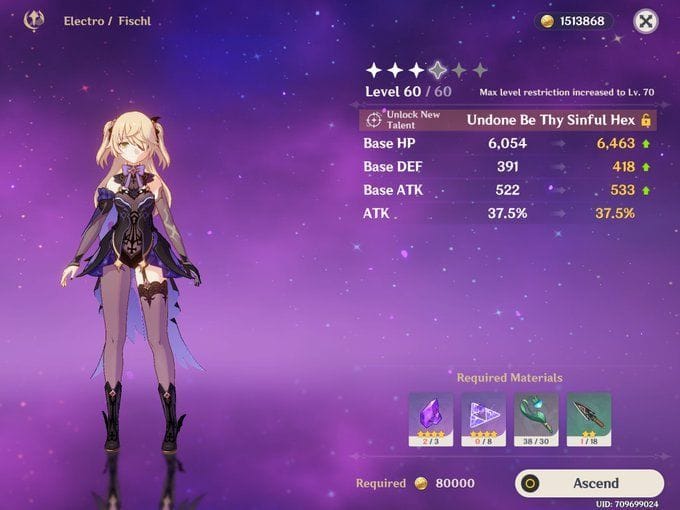The width and height of the screenshot is (680, 510).
Task: Select the Small Lamp Grass material slot
Action: pyautogui.click(x=536, y=418)
